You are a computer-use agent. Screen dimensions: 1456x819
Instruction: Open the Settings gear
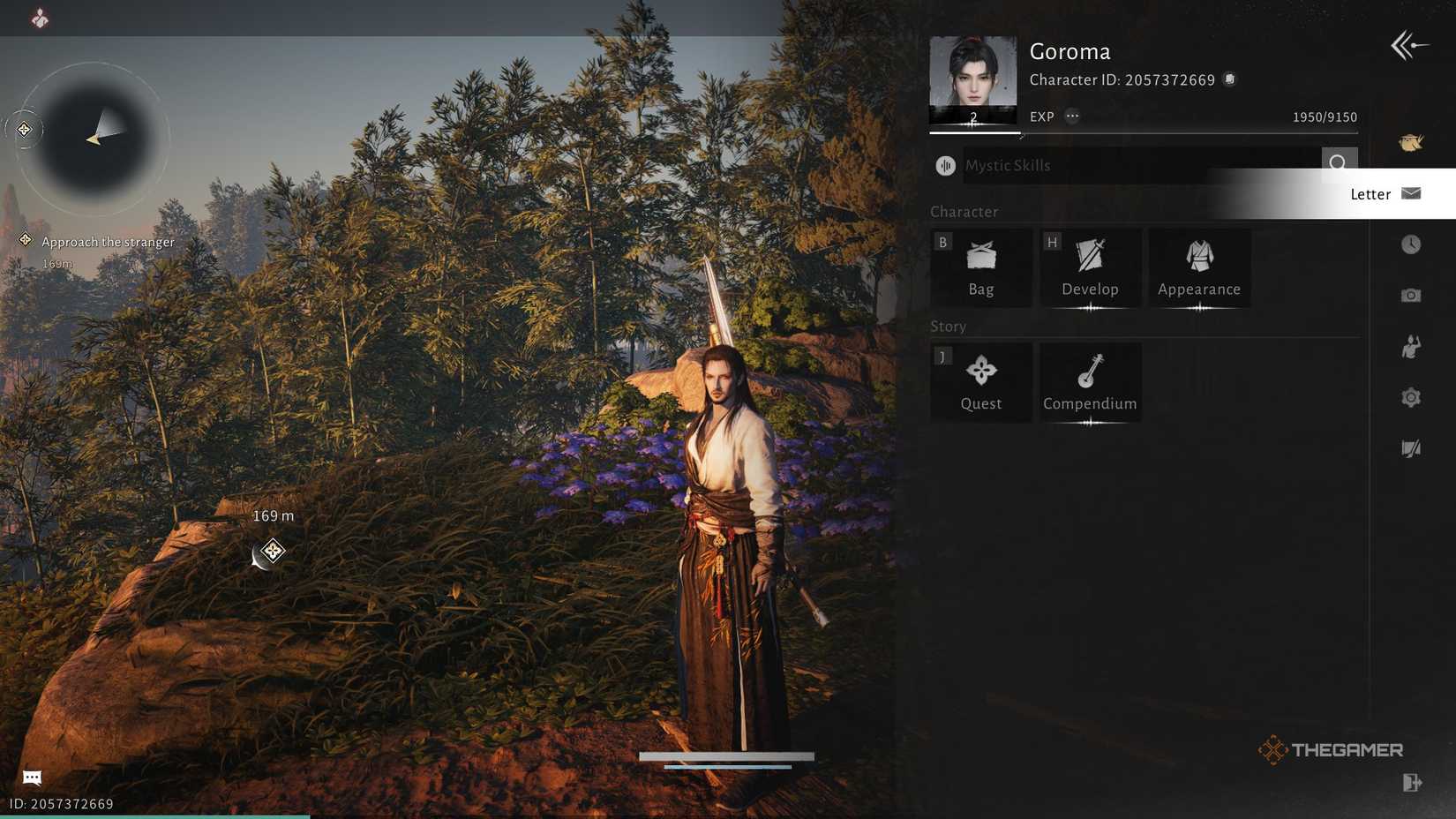click(1412, 397)
